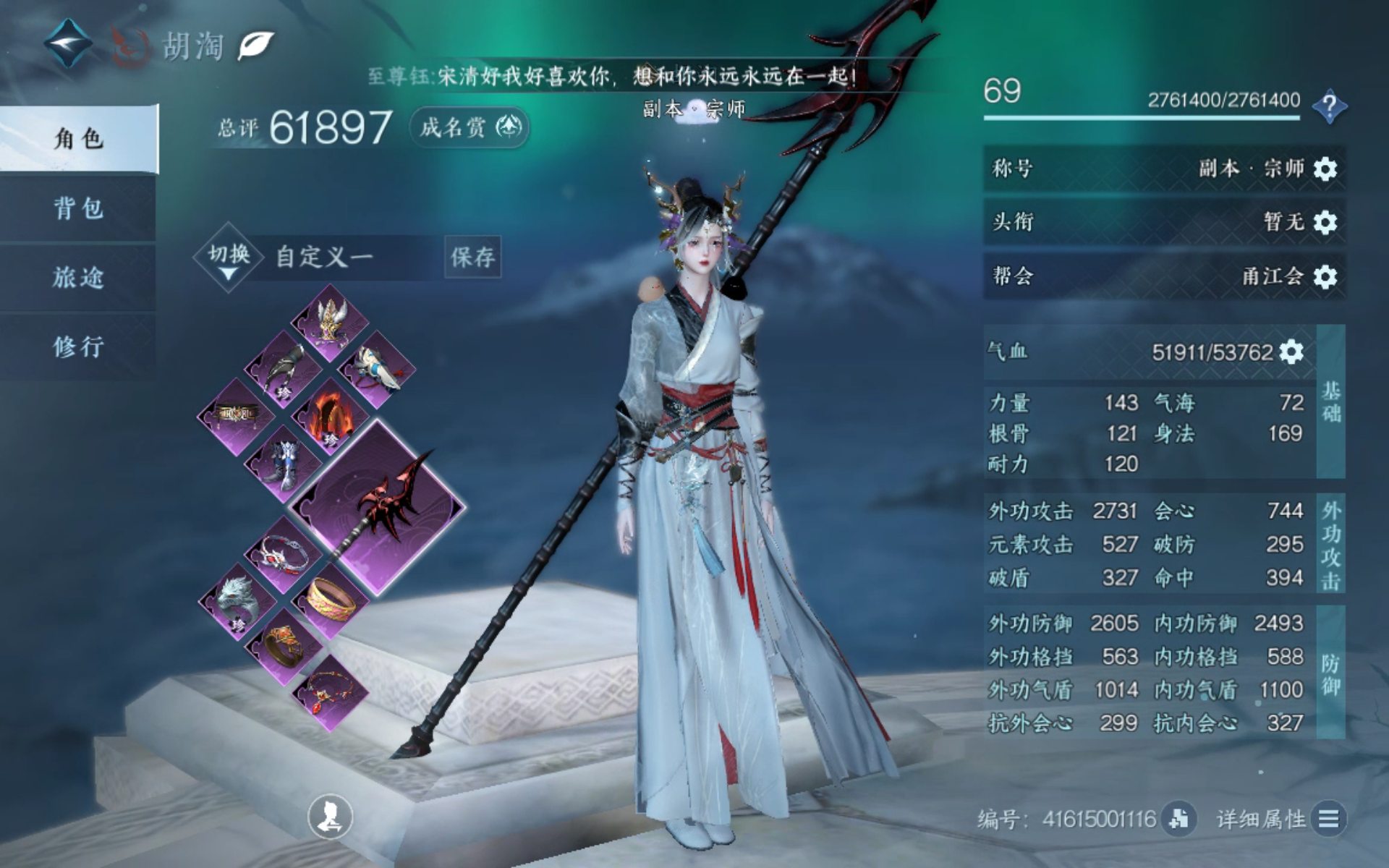Select the equipped spear weapon slot

[377, 506]
